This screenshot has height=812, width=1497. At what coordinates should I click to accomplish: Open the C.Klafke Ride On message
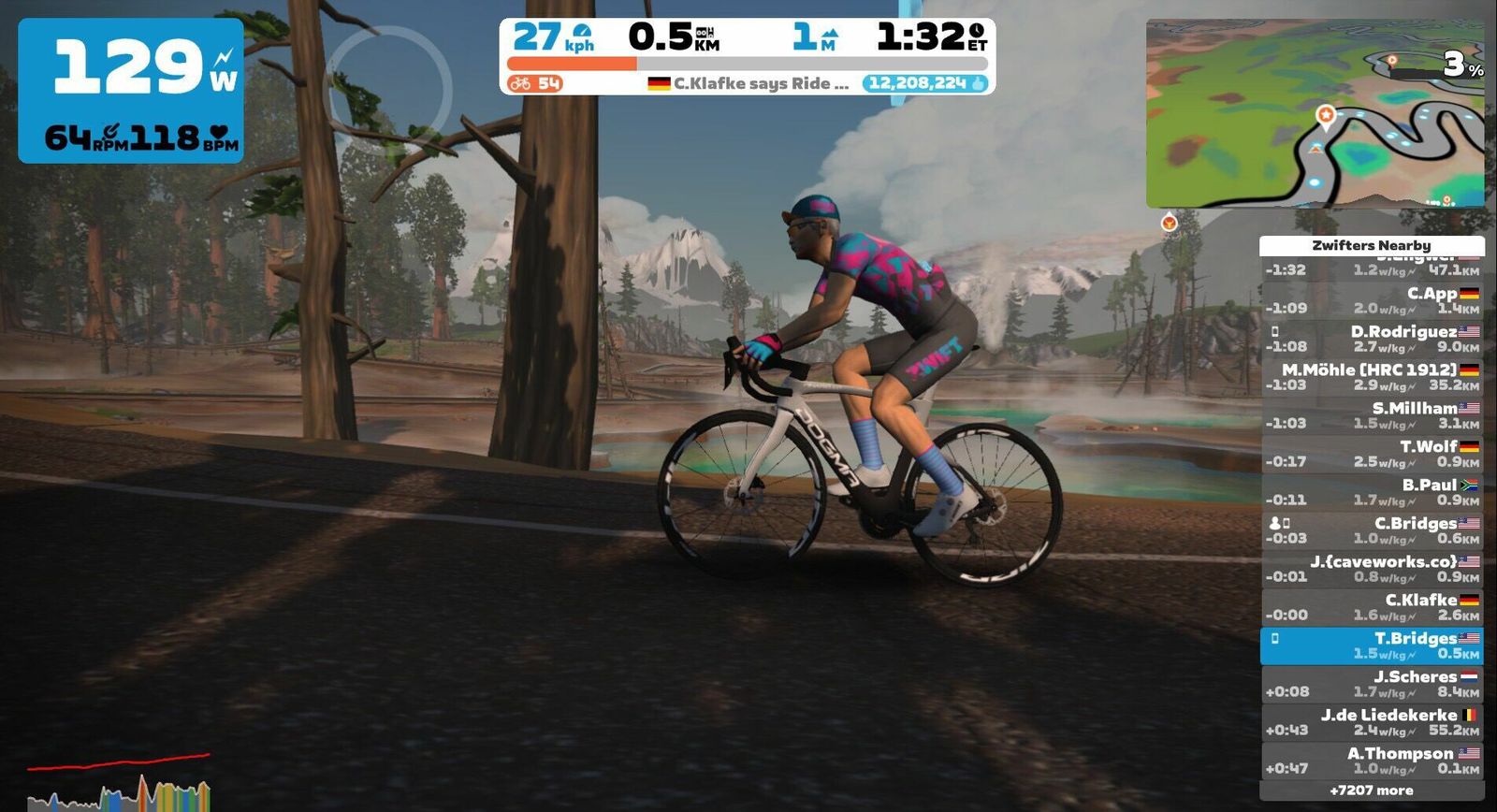(x=748, y=83)
